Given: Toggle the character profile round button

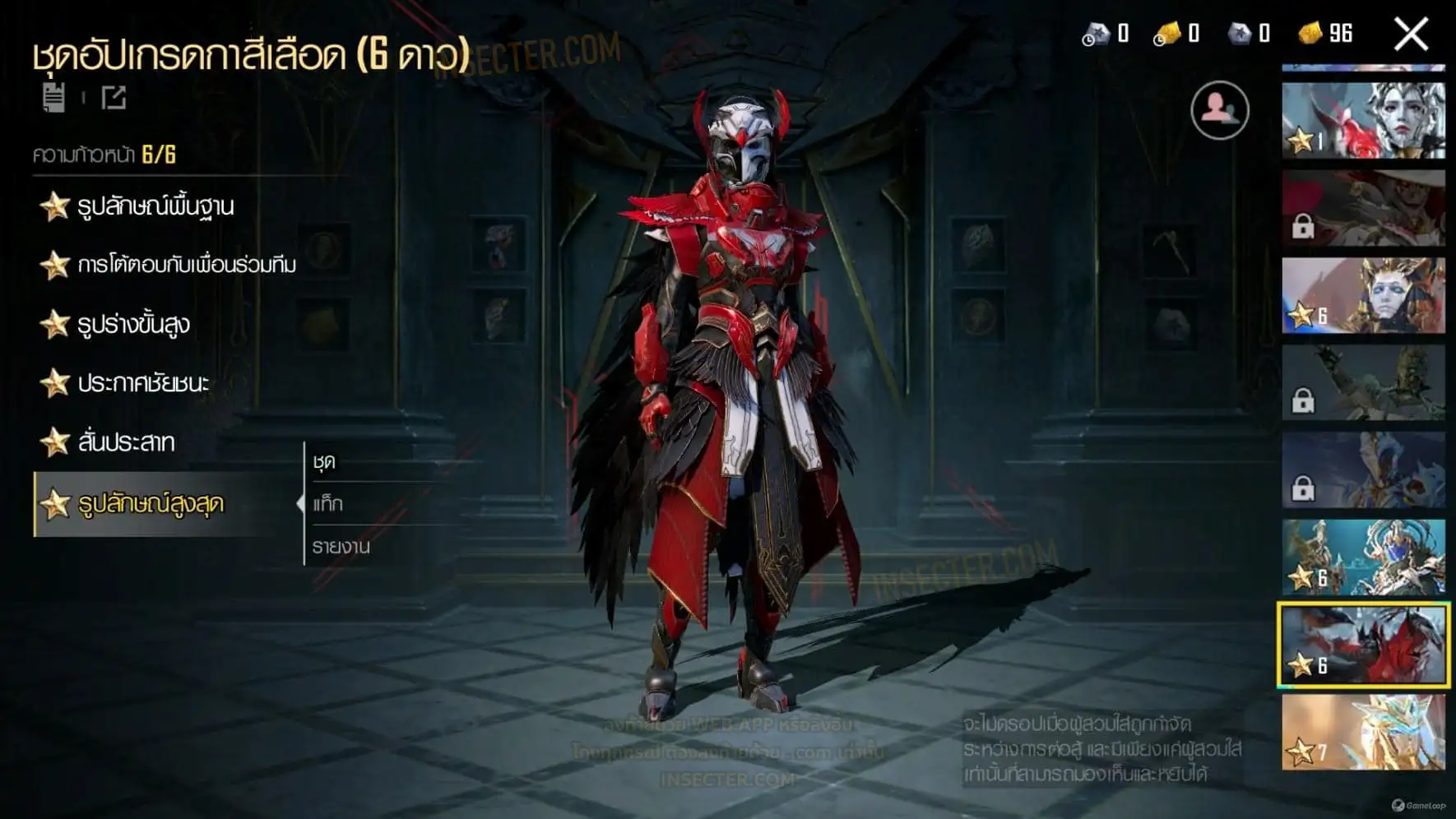Looking at the screenshot, I should 1219,110.
